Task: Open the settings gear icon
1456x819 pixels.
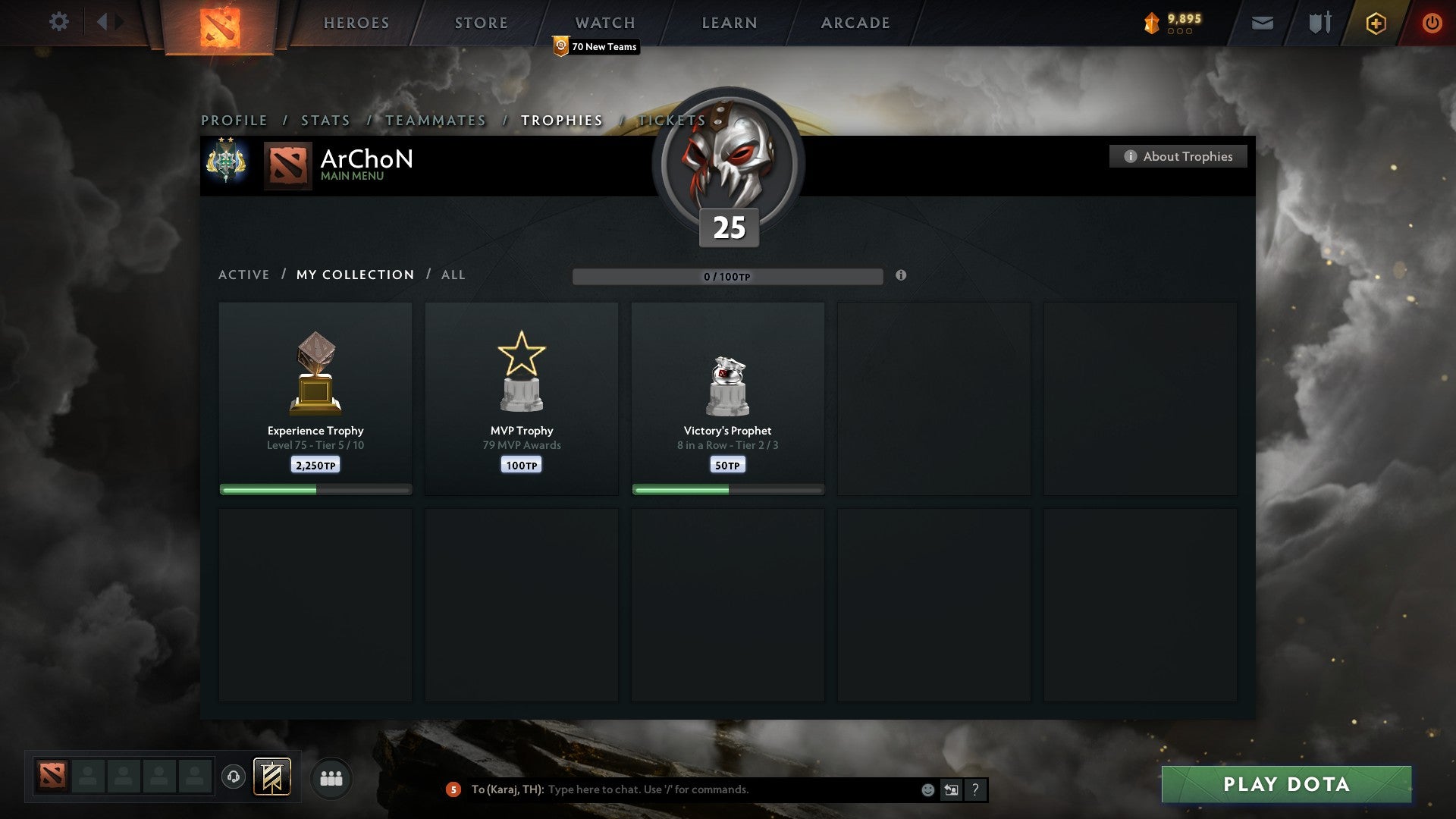Action: point(59,21)
